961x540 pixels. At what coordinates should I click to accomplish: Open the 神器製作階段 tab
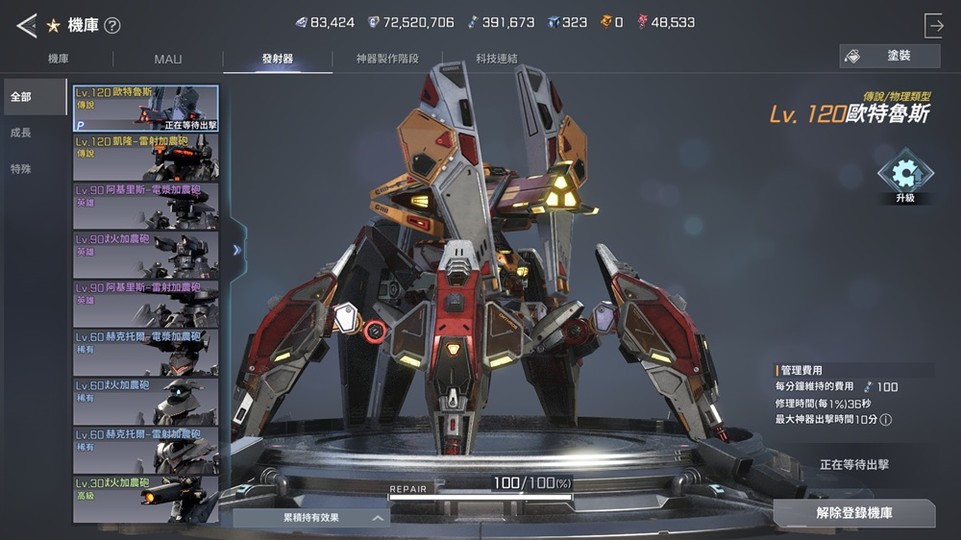[387, 59]
